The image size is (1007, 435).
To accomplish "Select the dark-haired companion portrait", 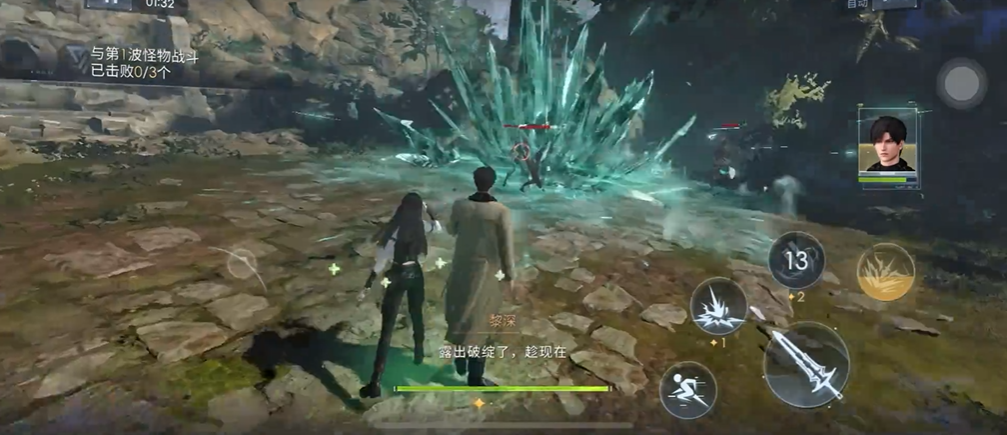I will [x=888, y=146].
